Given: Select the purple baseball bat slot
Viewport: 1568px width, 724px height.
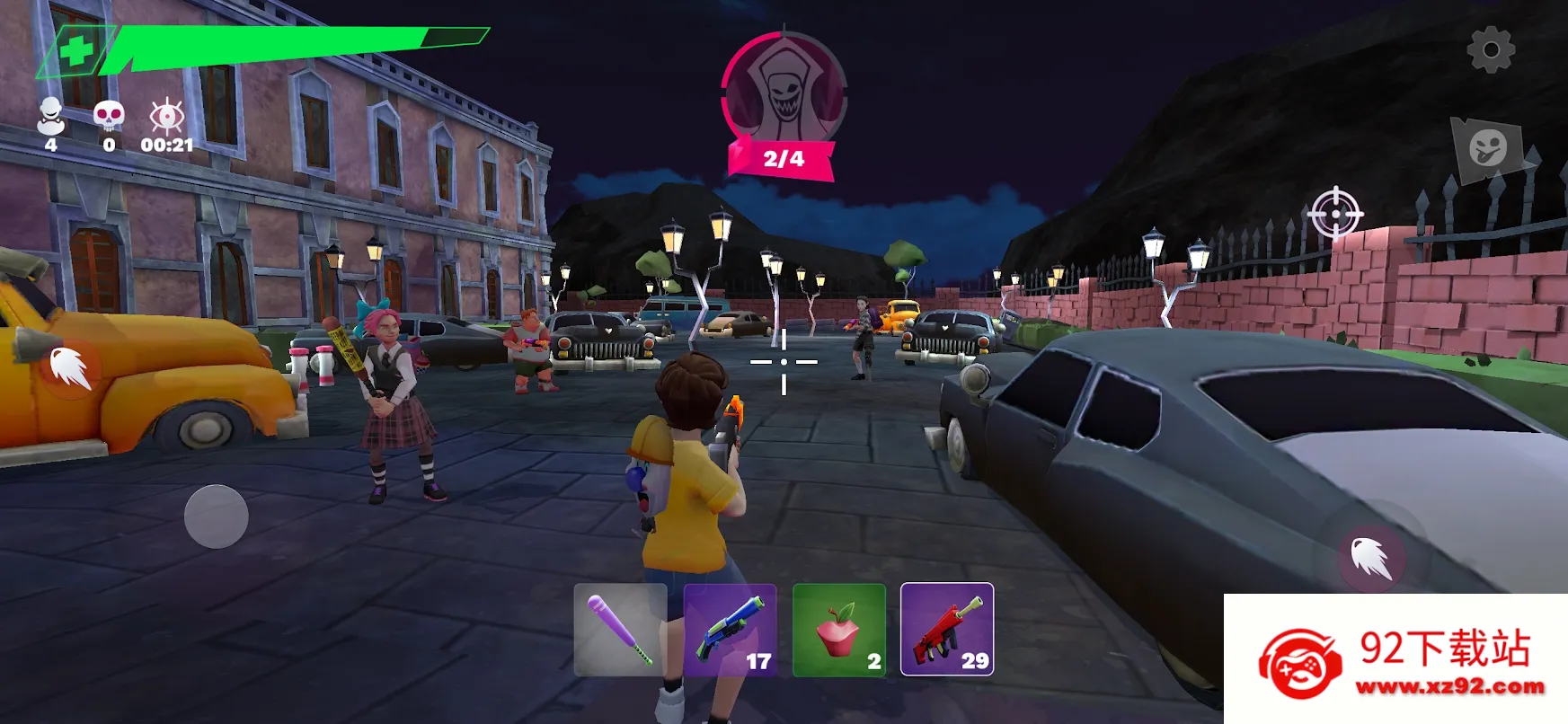Looking at the screenshot, I should [x=620, y=630].
